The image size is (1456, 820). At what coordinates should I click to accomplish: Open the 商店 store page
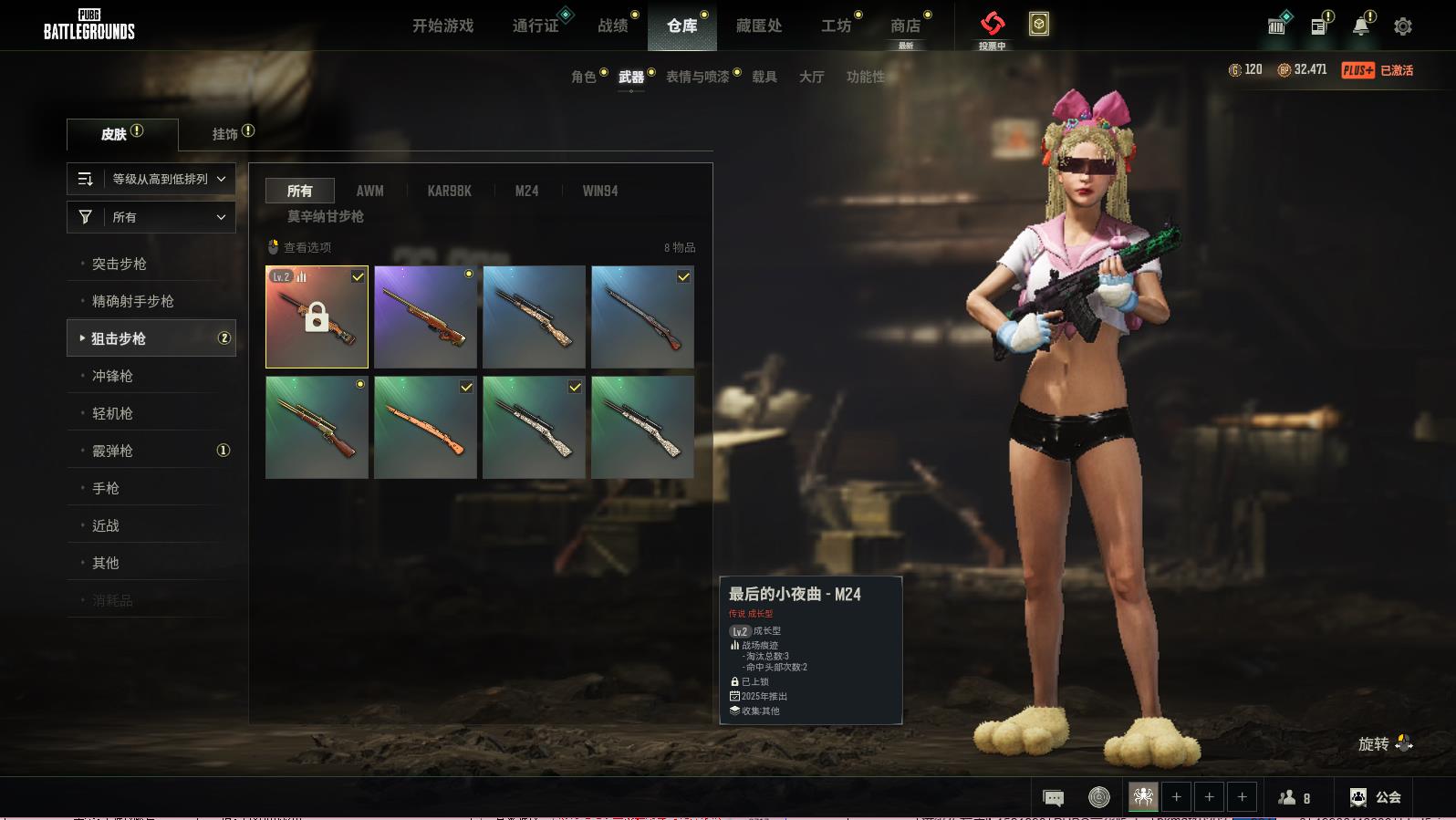click(x=905, y=26)
